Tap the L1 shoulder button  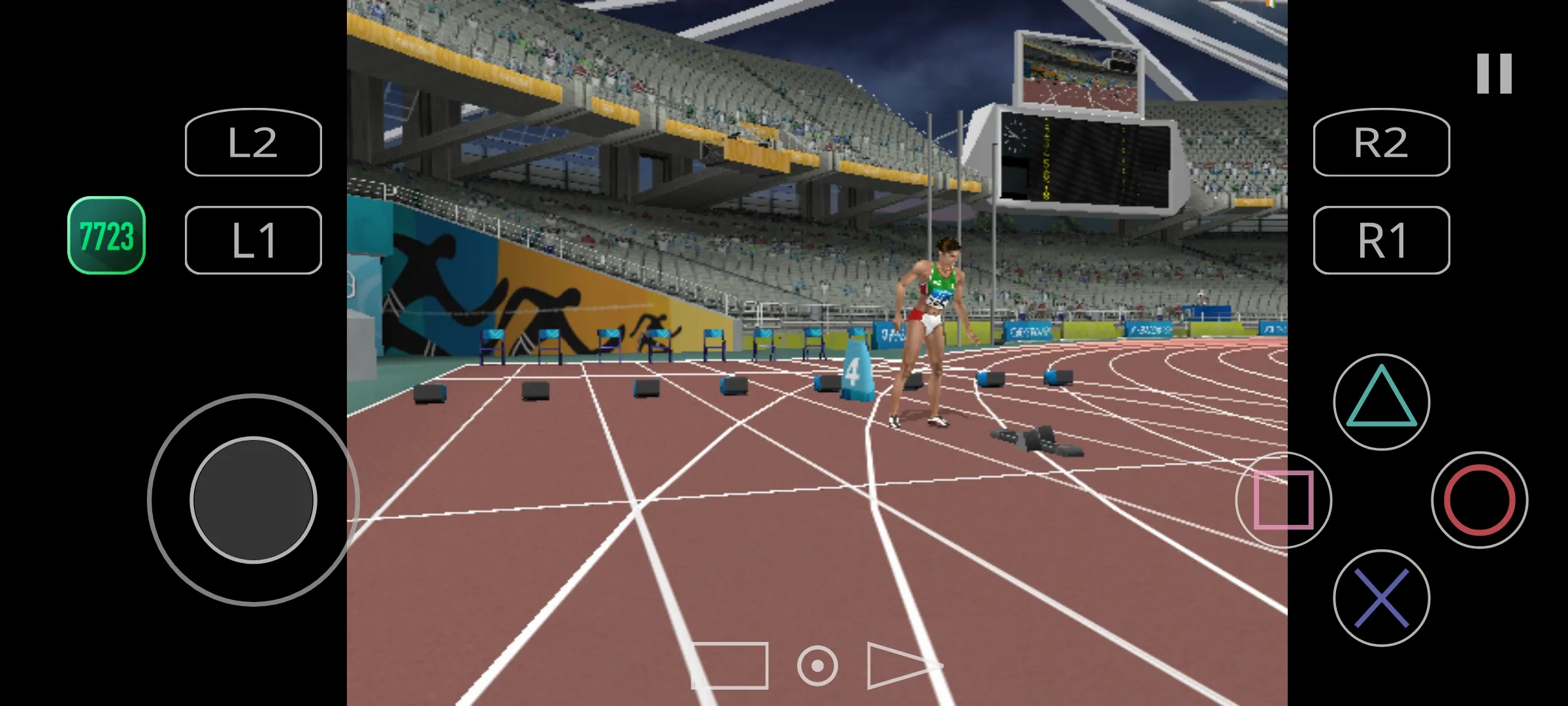pos(253,240)
